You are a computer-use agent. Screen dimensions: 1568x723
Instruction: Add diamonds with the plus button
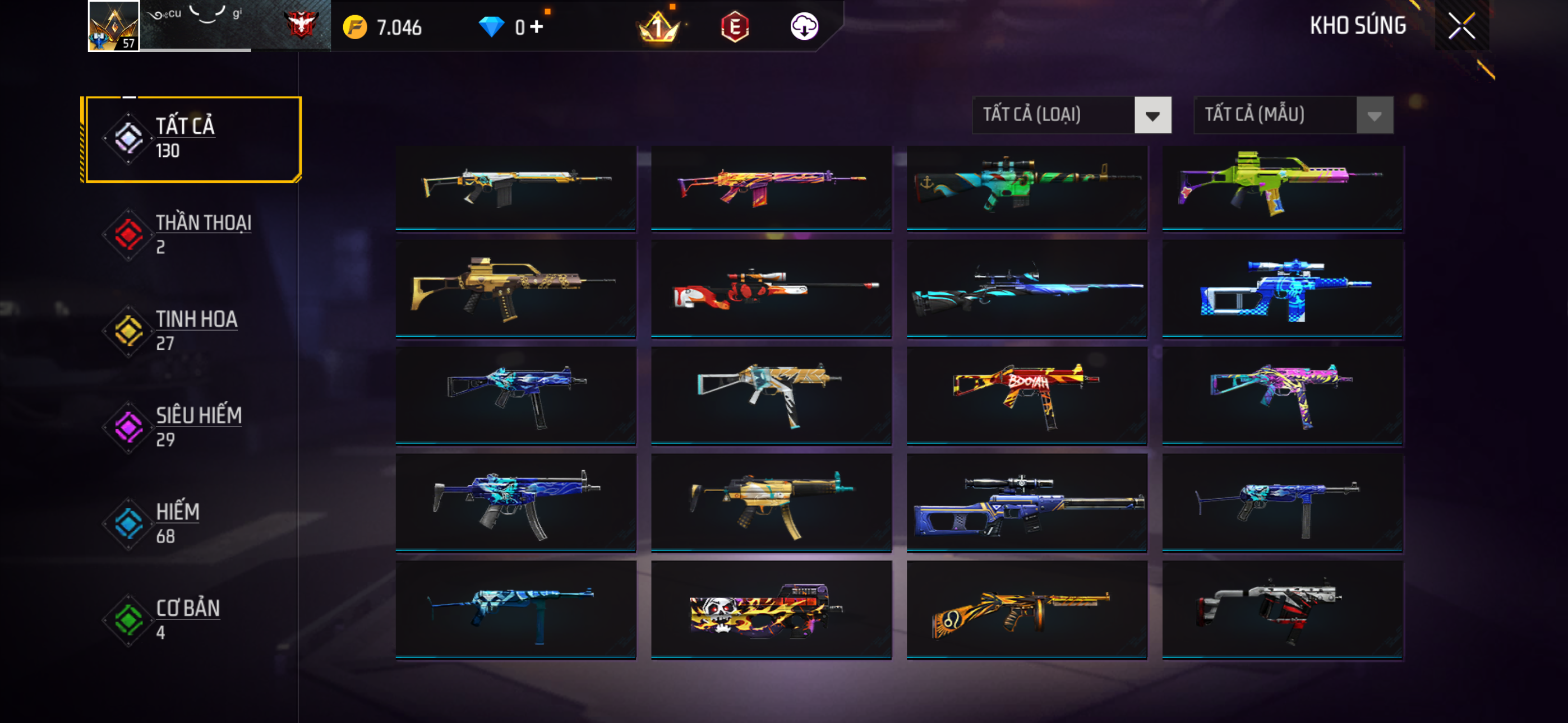(536, 27)
